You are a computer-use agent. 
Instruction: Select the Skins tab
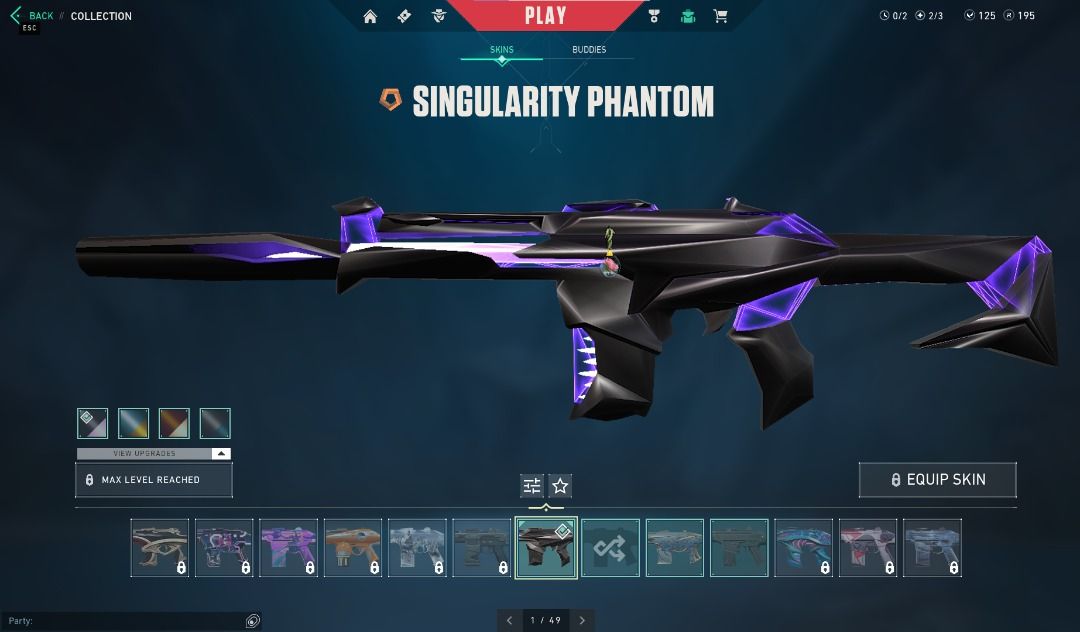[x=502, y=49]
